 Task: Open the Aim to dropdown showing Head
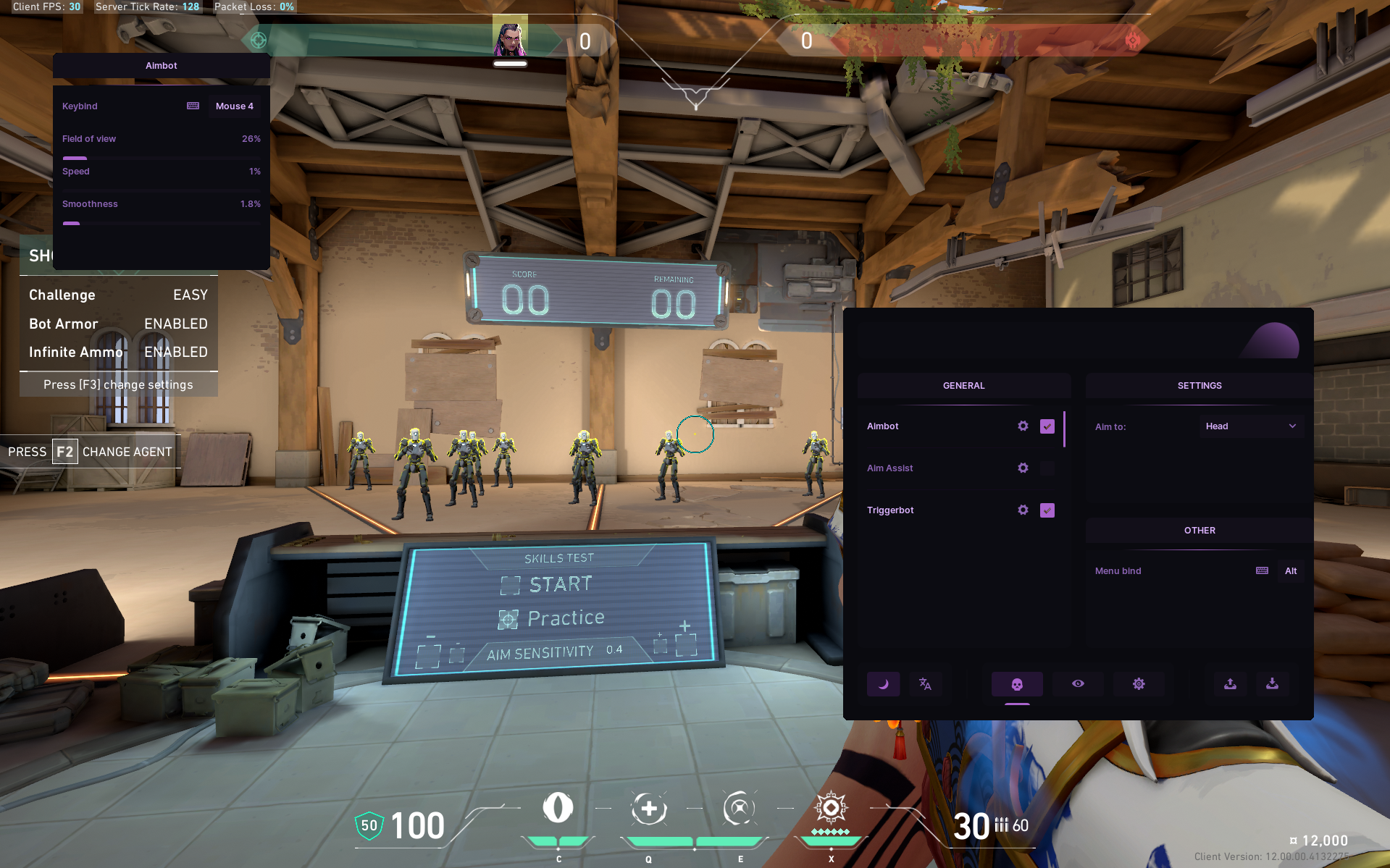coord(1250,426)
